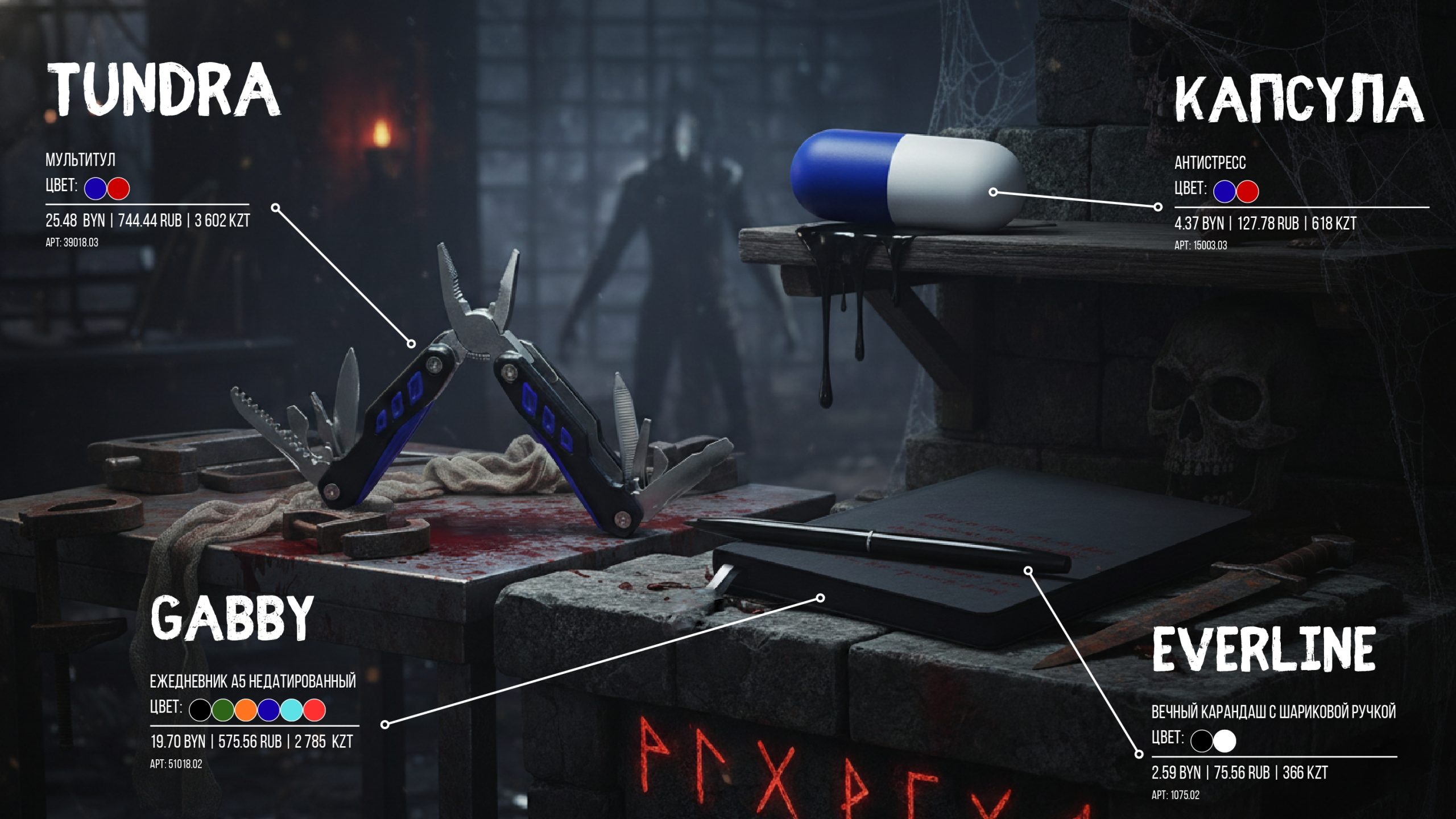Select the blue color swatch for Tundra
Screen dimensions: 1456x819
coord(96,188)
